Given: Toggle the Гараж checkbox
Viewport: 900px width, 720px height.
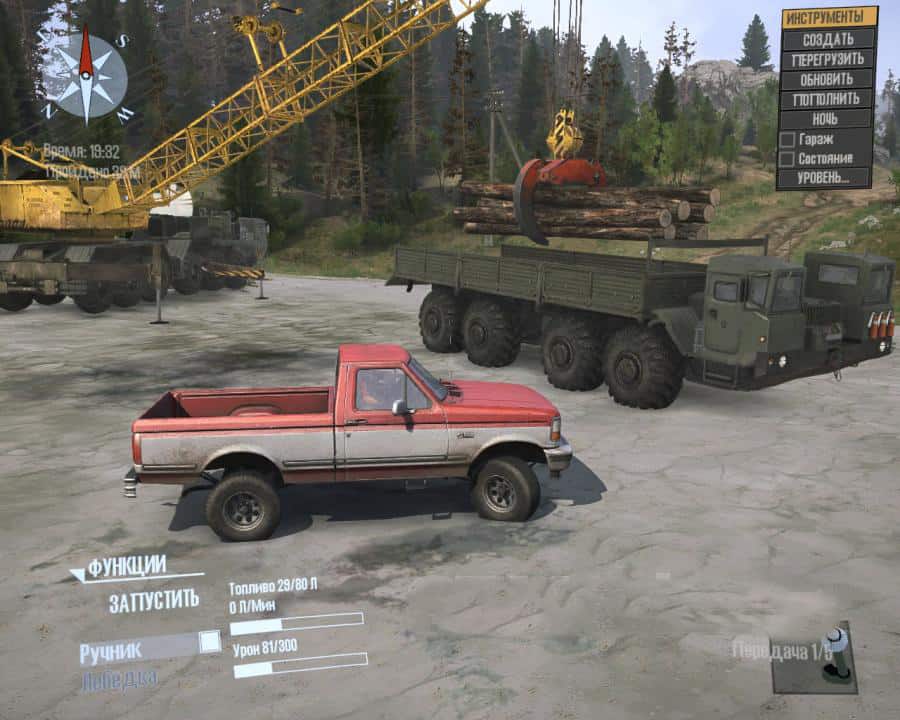Looking at the screenshot, I should 788,139.
